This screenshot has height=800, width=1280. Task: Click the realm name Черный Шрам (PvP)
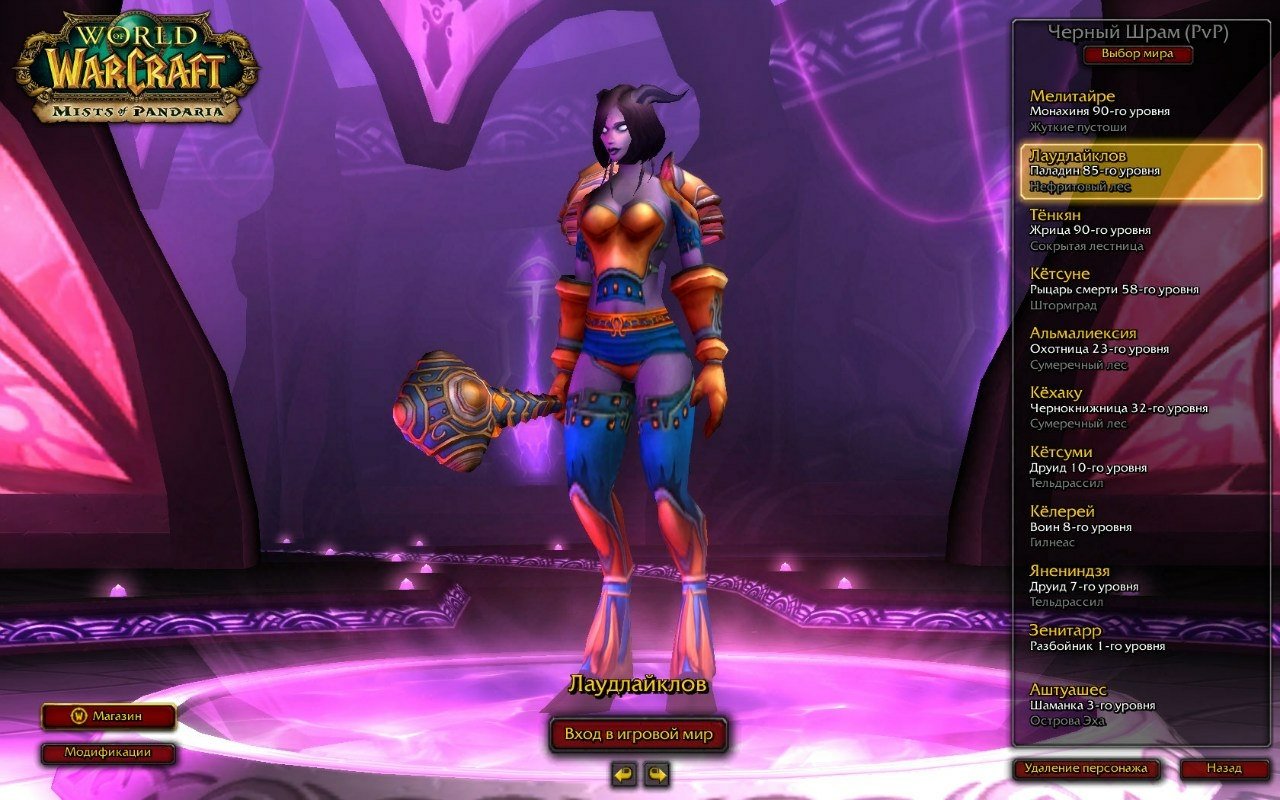click(1138, 33)
